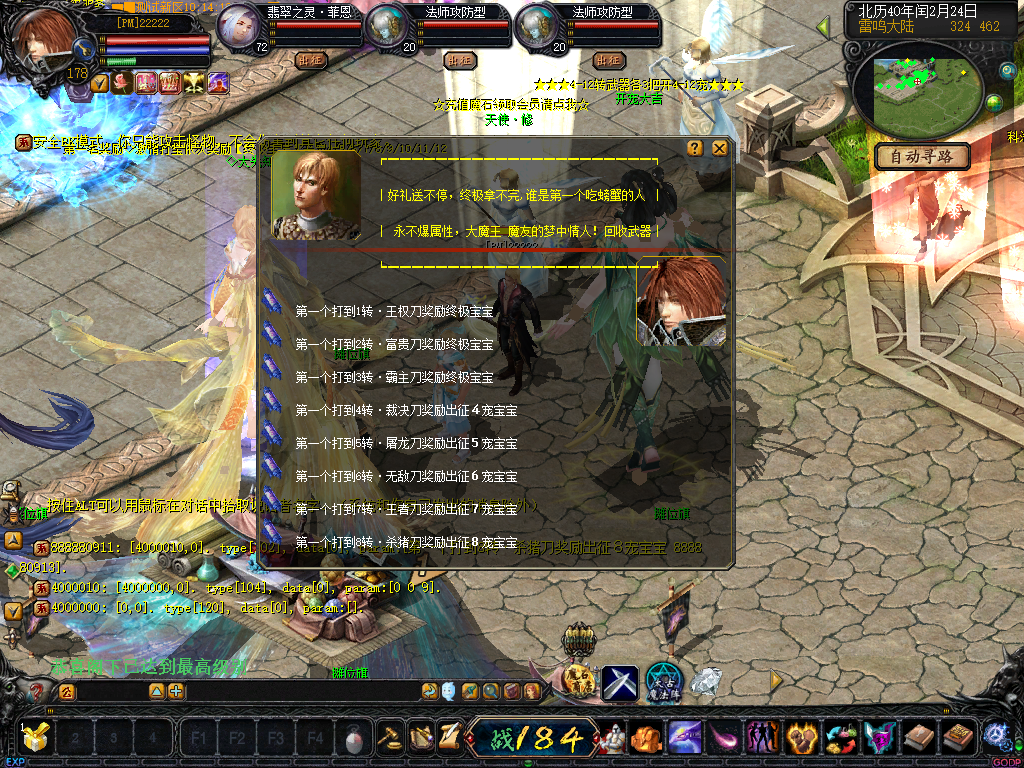Select the 2转 富贵刀 reward option
Viewport: 1024px width, 768px height.
pyautogui.click(x=394, y=345)
